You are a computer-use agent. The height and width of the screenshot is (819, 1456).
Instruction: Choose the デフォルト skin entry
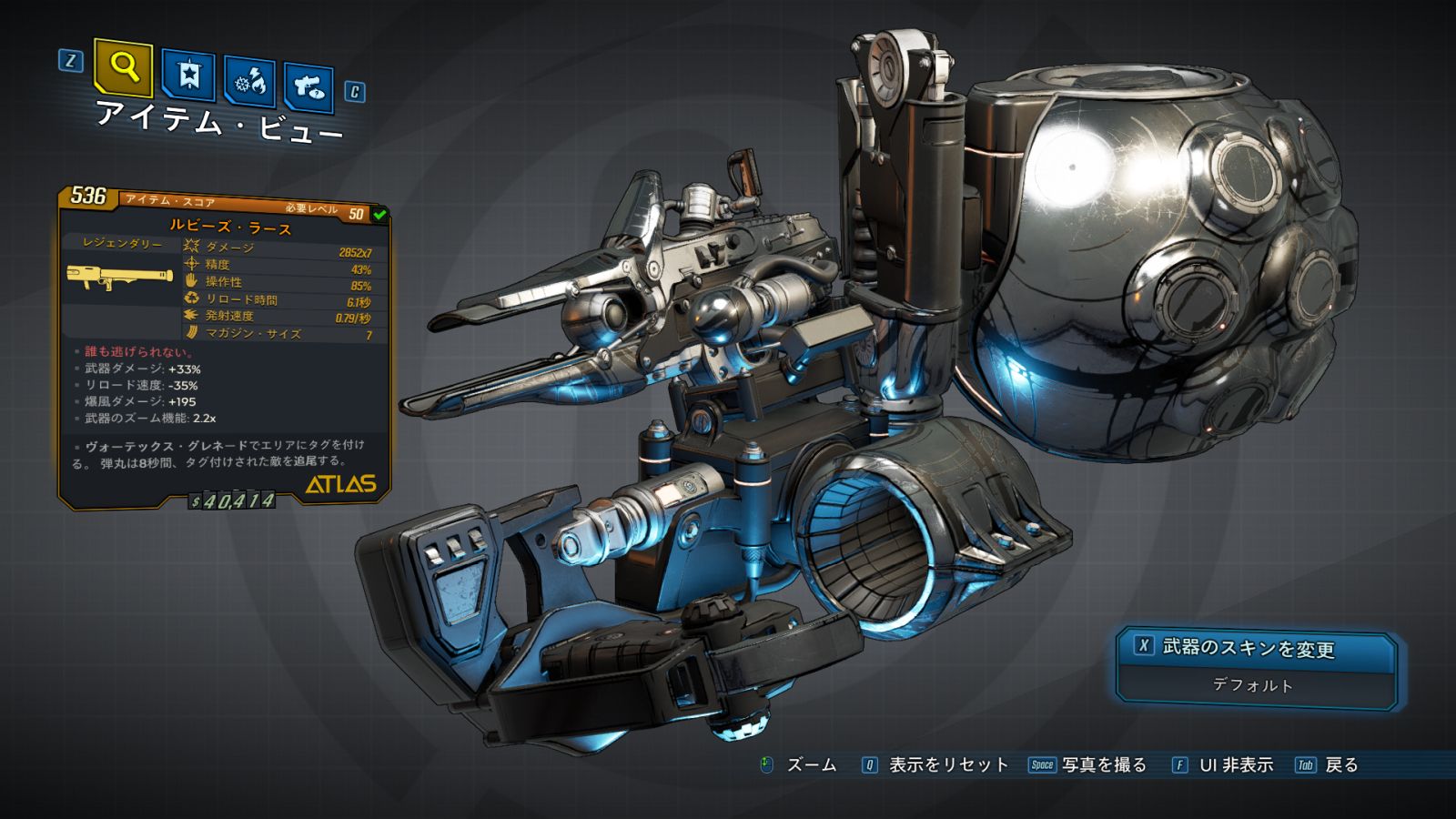click(x=1253, y=685)
